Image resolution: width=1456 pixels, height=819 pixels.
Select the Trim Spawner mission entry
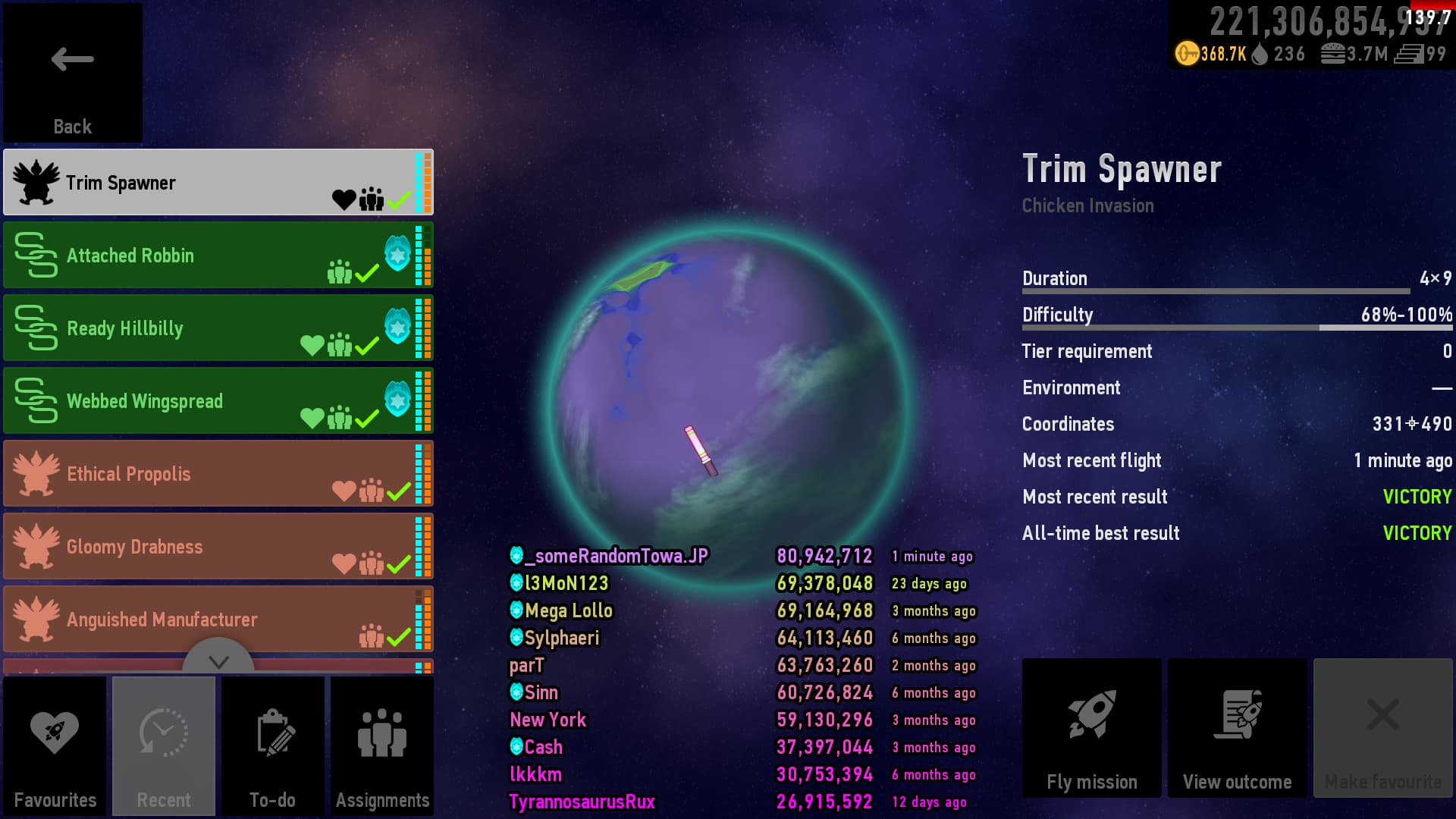tap(218, 183)
